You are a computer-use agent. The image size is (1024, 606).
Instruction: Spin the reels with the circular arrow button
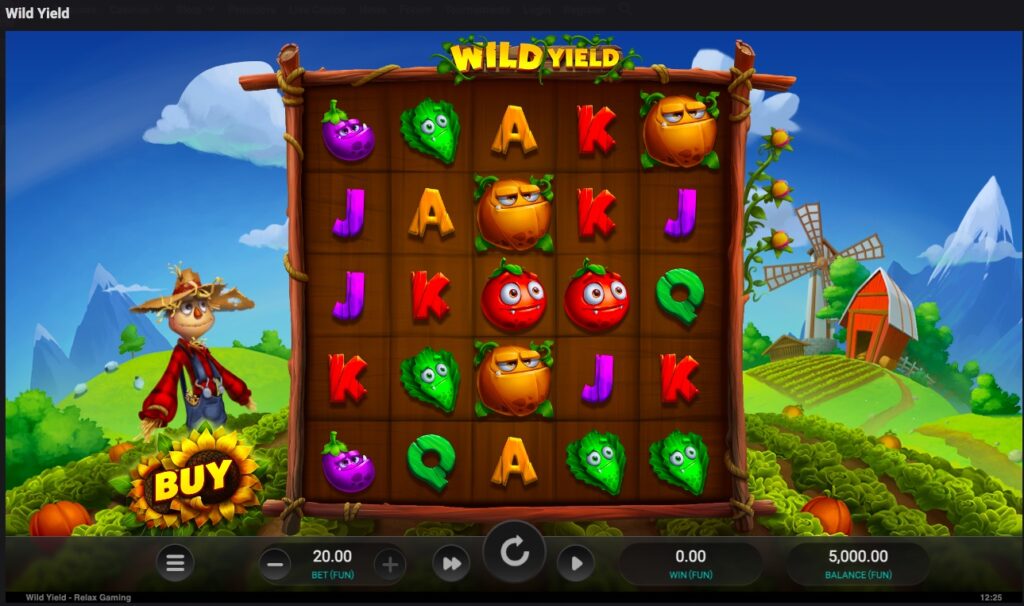pos(515,551)
